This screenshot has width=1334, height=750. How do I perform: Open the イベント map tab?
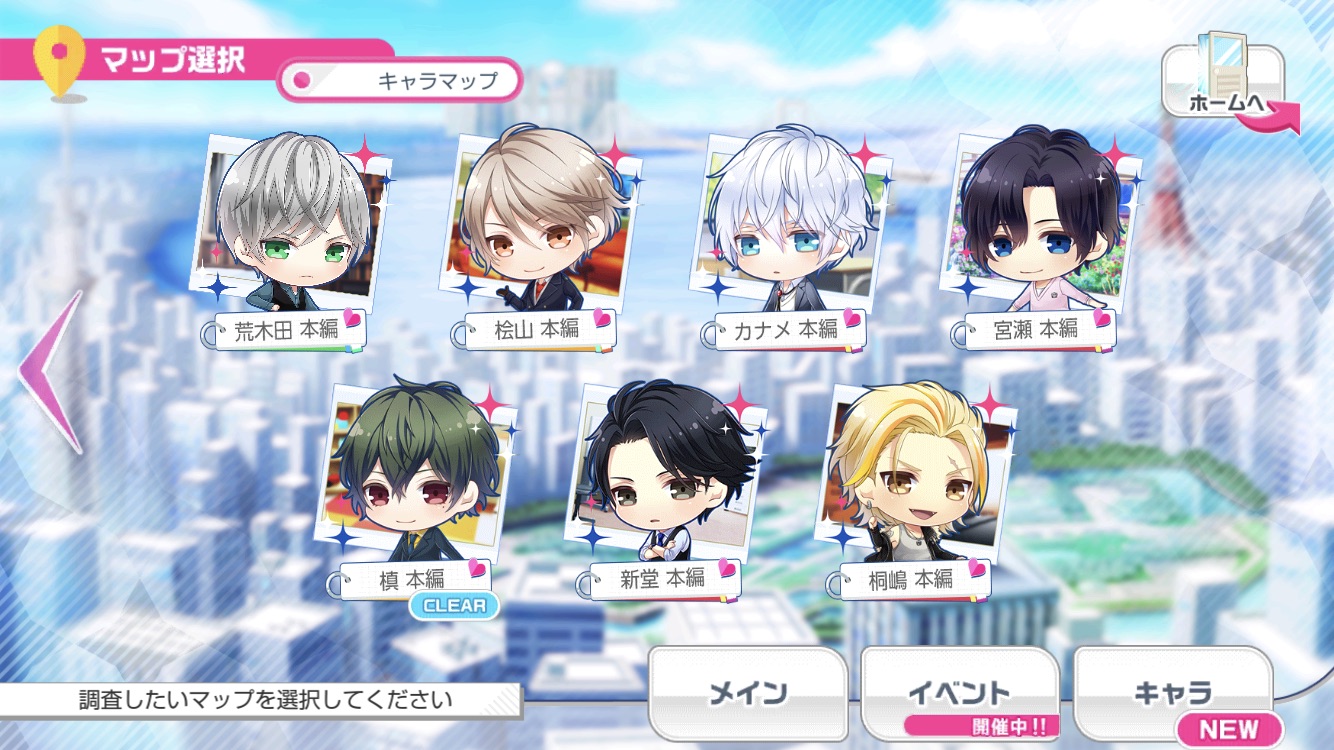pos(958,693)
